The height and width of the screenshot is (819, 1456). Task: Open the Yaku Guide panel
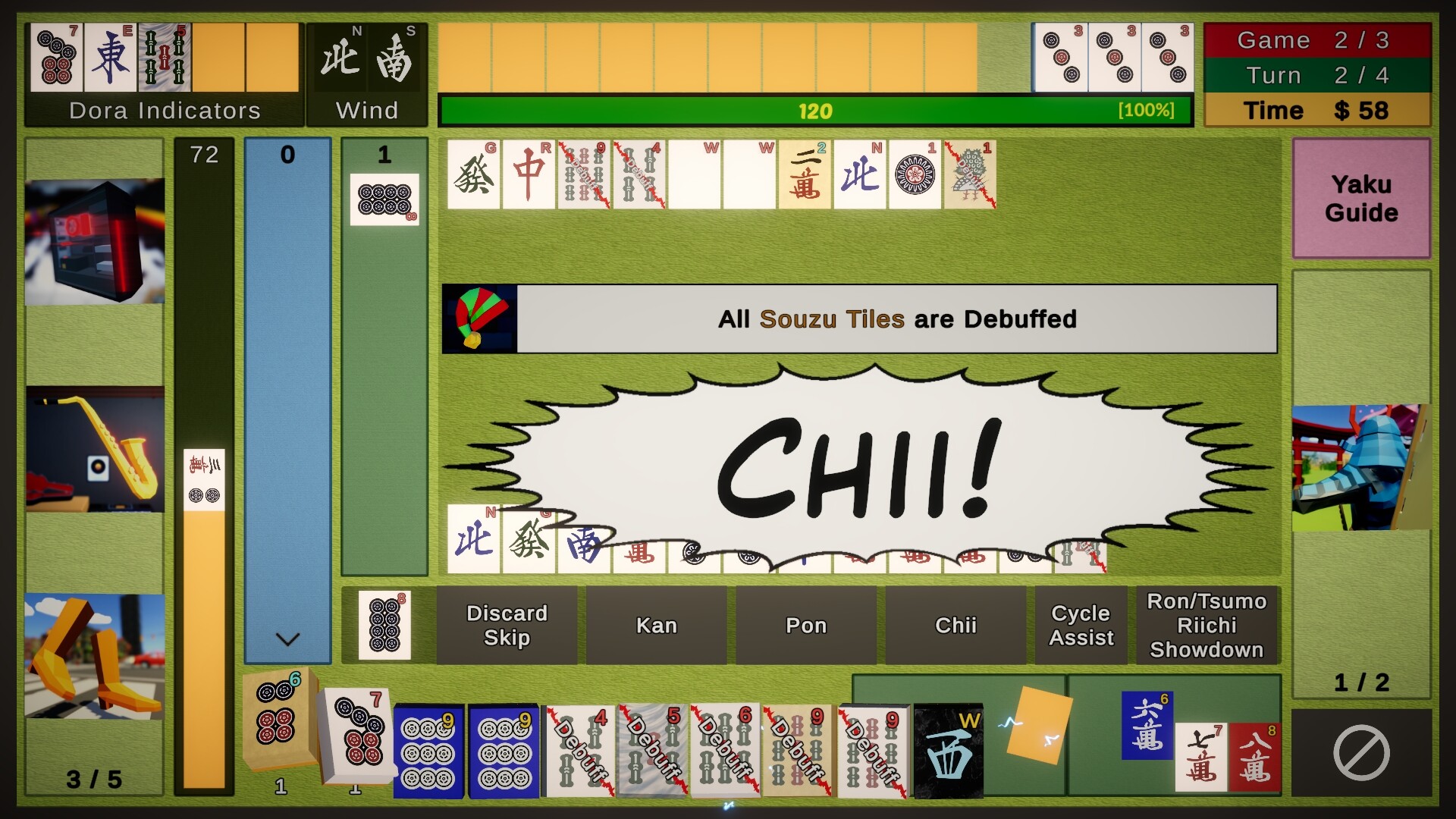click(1361, 199)
